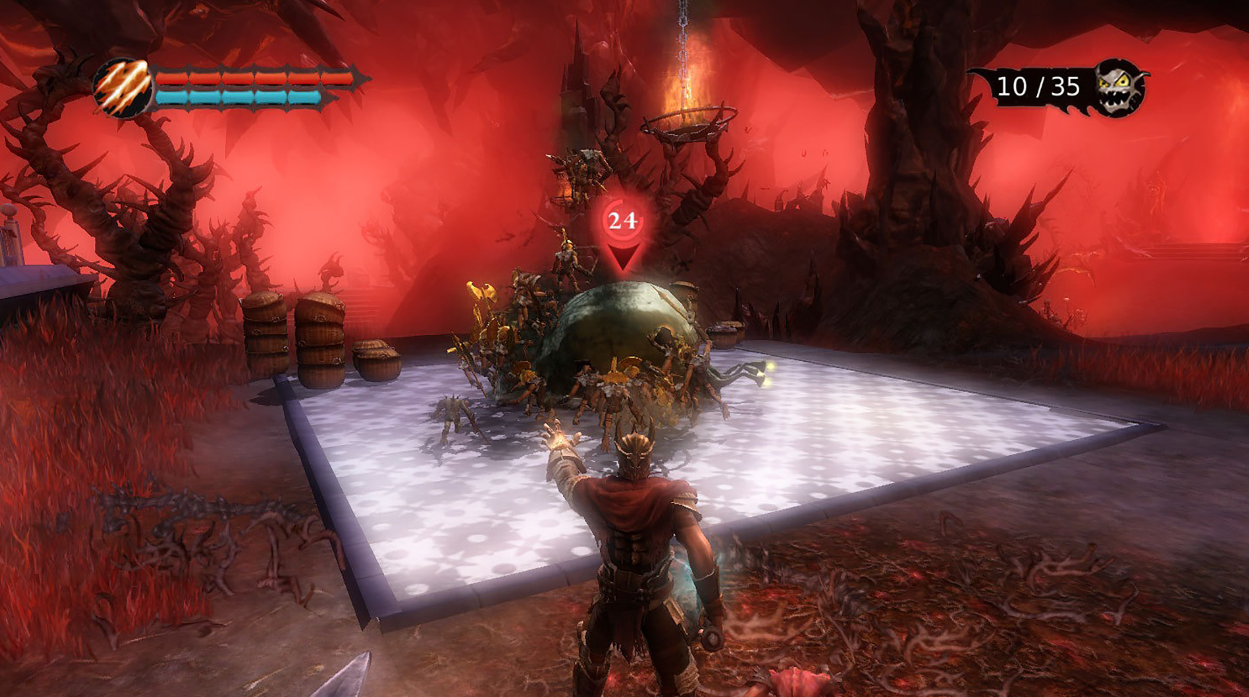
Task: Select the minion face icon
Action: click(x=1117, y=87)
